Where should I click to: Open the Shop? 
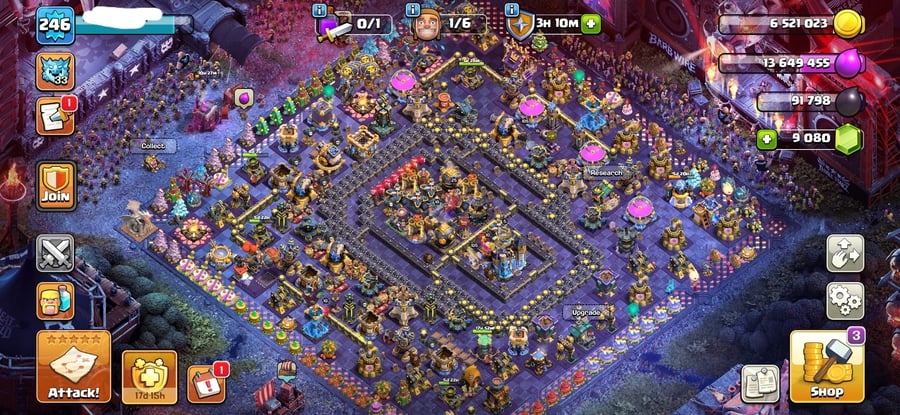827,367
